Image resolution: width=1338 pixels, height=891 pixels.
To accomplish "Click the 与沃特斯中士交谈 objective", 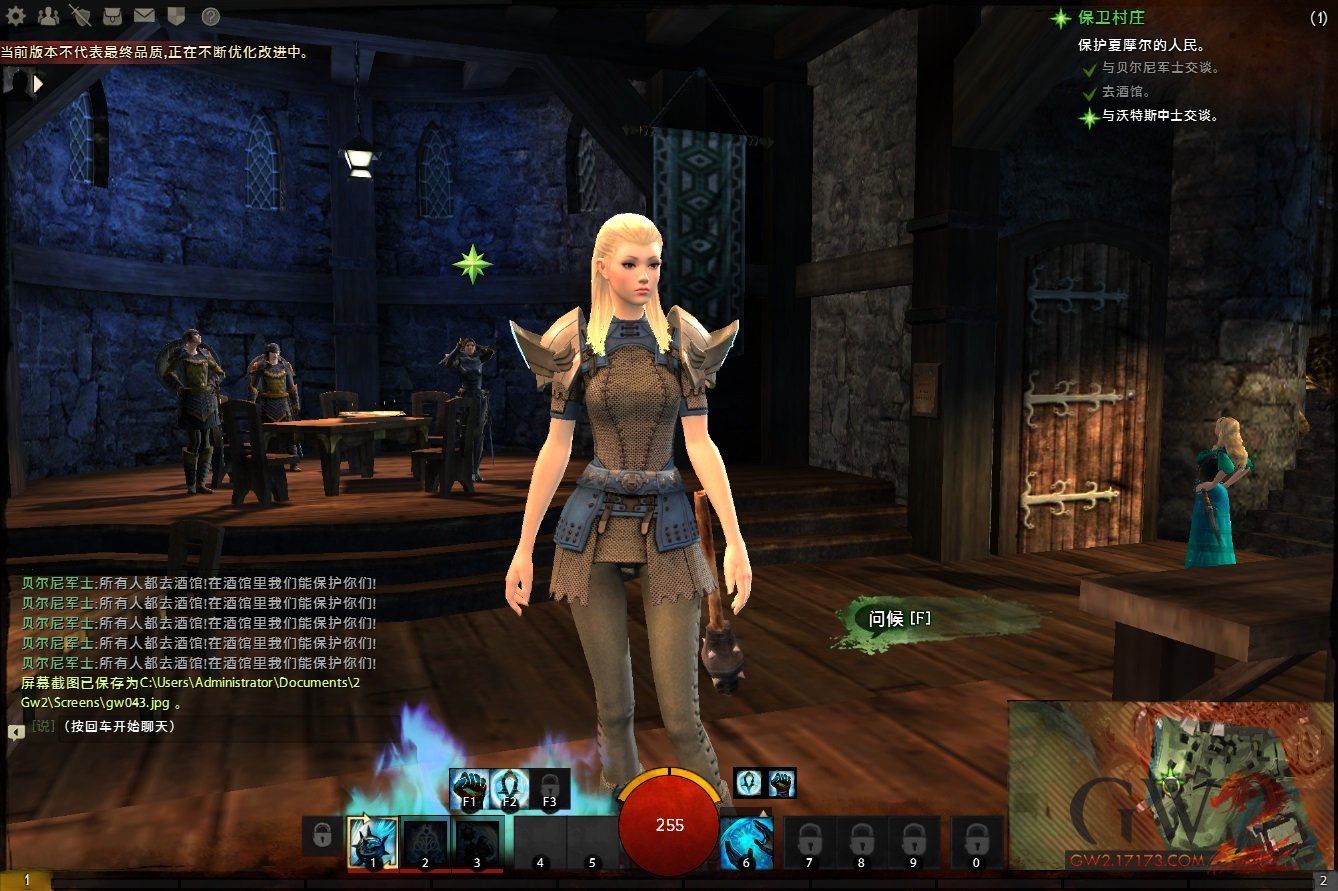I will [x=1160, y=116].
